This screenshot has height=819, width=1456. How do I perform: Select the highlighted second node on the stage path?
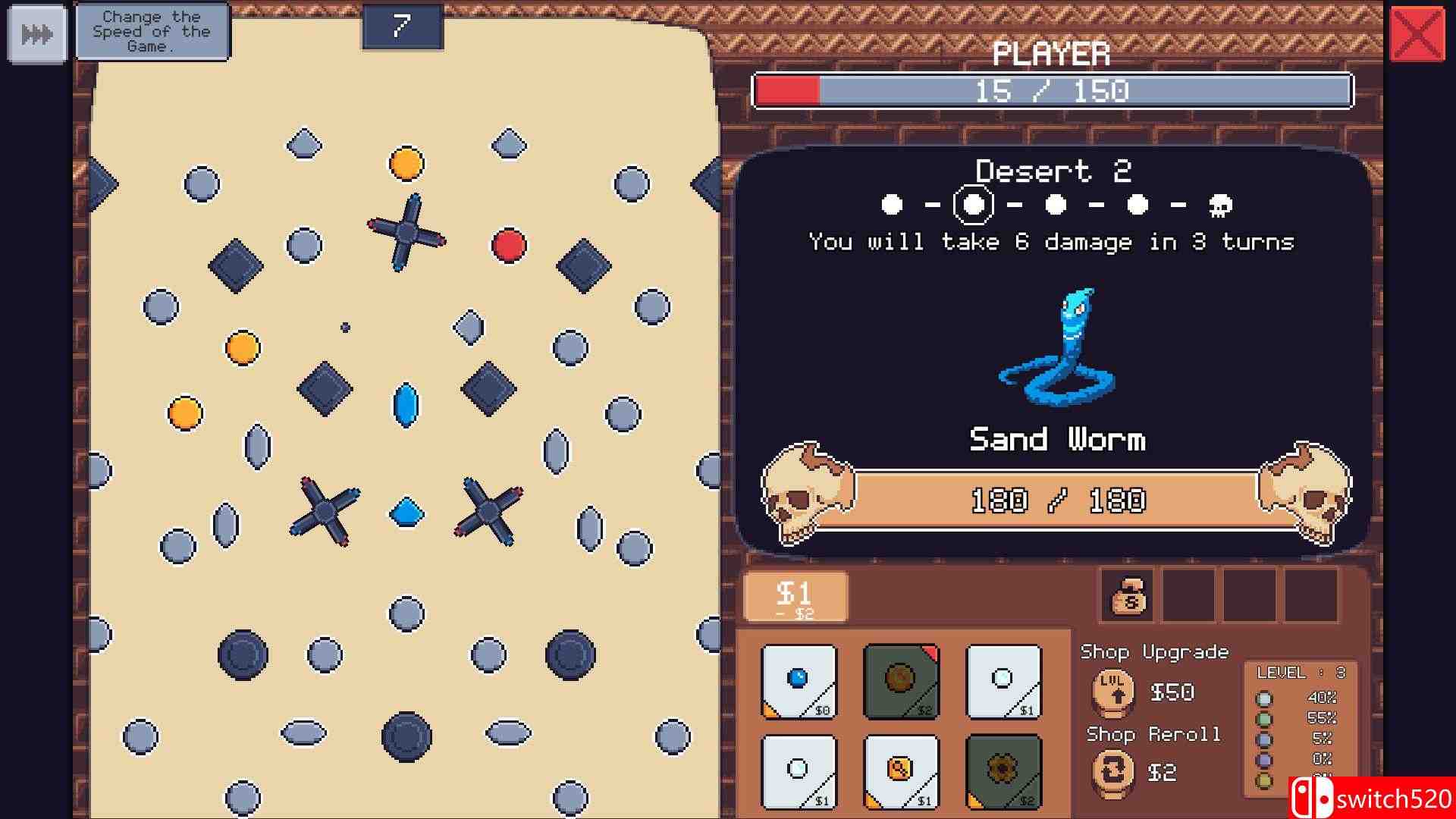point(973,202)
